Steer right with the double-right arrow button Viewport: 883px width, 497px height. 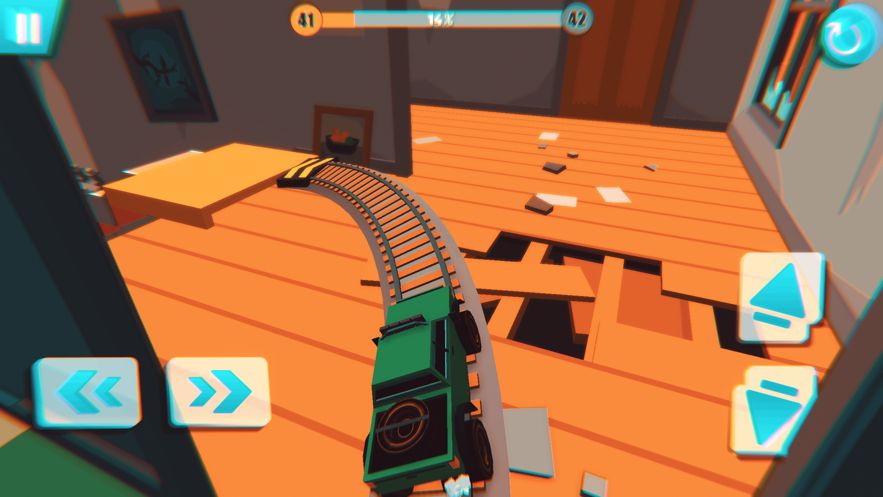[x=218, y=391]
